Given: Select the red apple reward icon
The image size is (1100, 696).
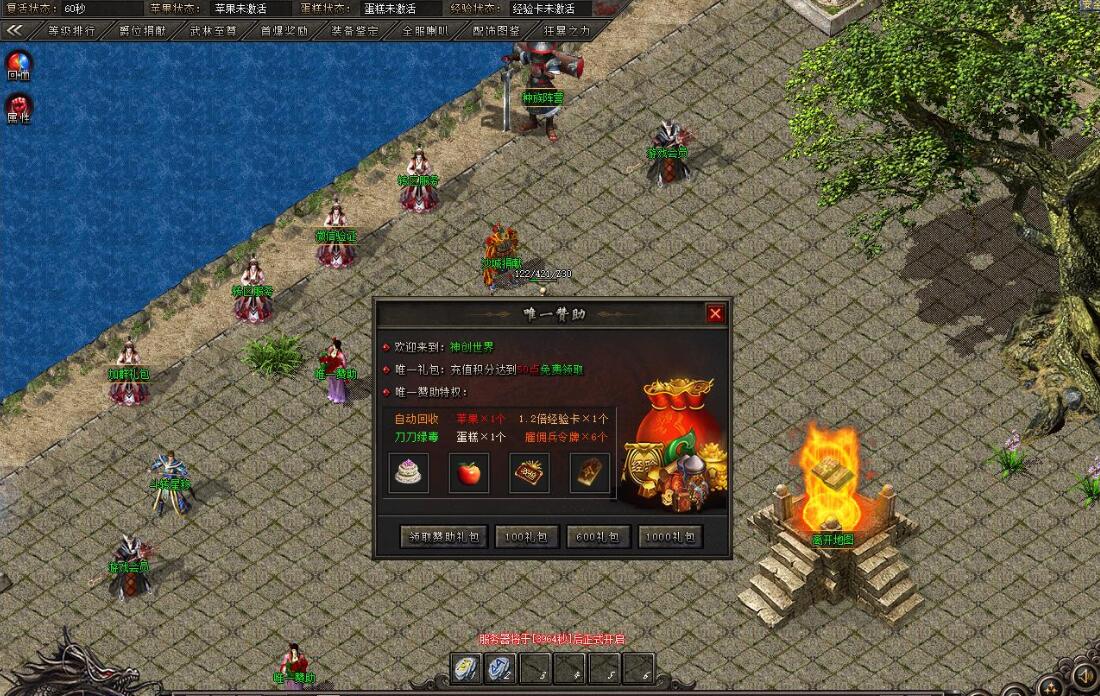Looking at the screenshot, I should pos(469,473).
